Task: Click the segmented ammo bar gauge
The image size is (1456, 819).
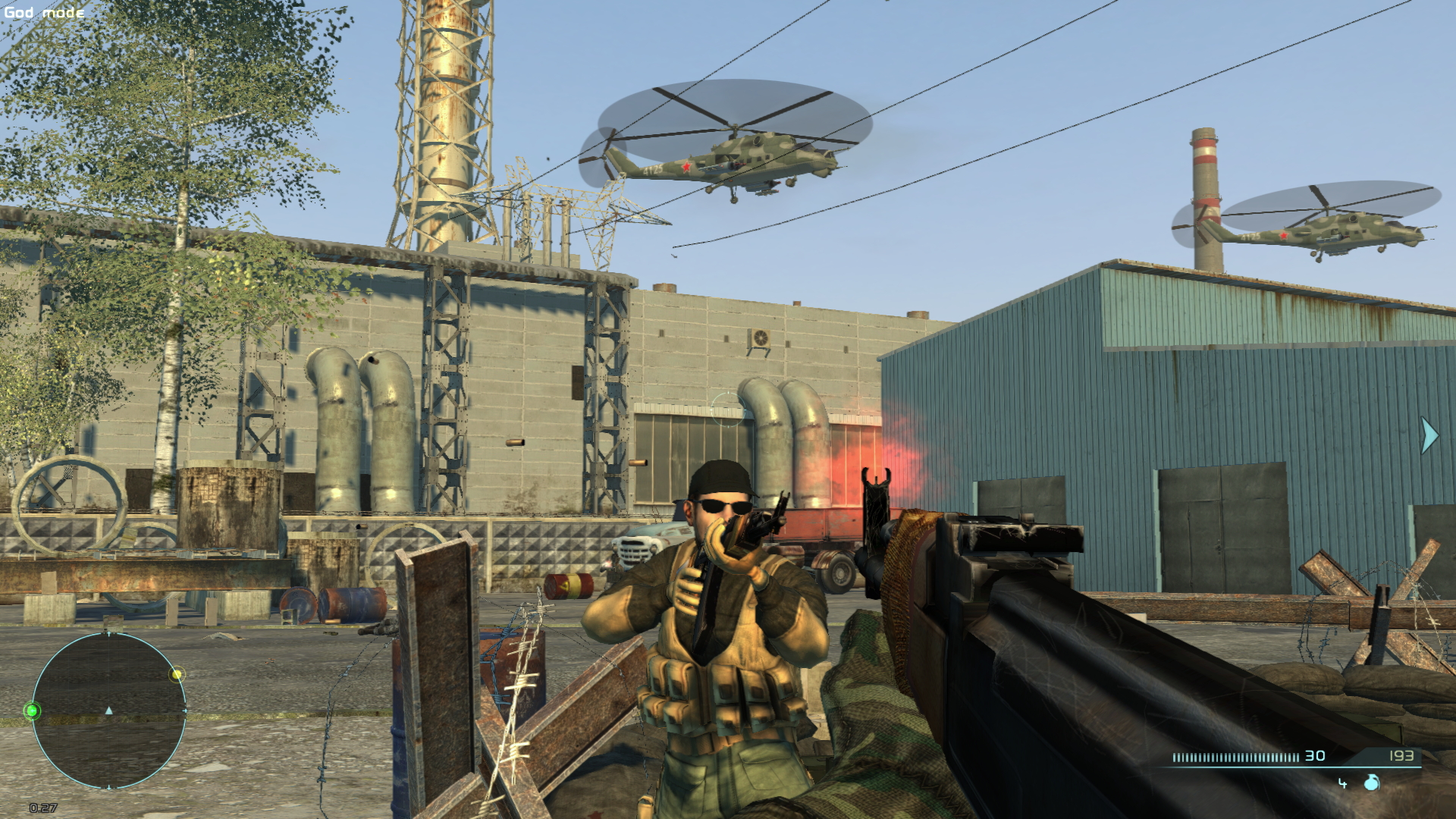Action: coord(1236,756)
